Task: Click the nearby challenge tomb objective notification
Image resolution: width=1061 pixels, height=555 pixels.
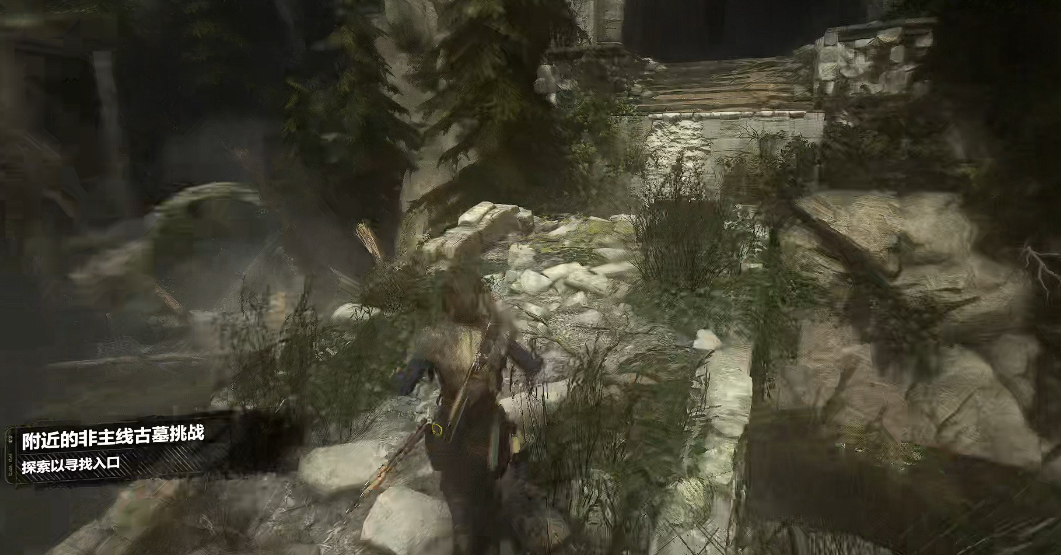Action: (110, 451)
